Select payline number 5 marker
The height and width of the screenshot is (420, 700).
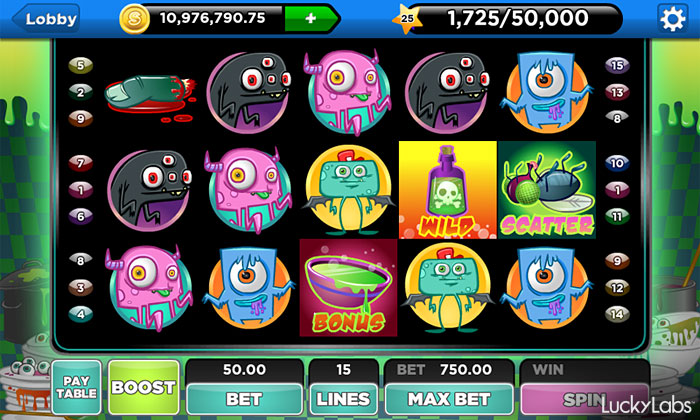(x=80, y=65)
